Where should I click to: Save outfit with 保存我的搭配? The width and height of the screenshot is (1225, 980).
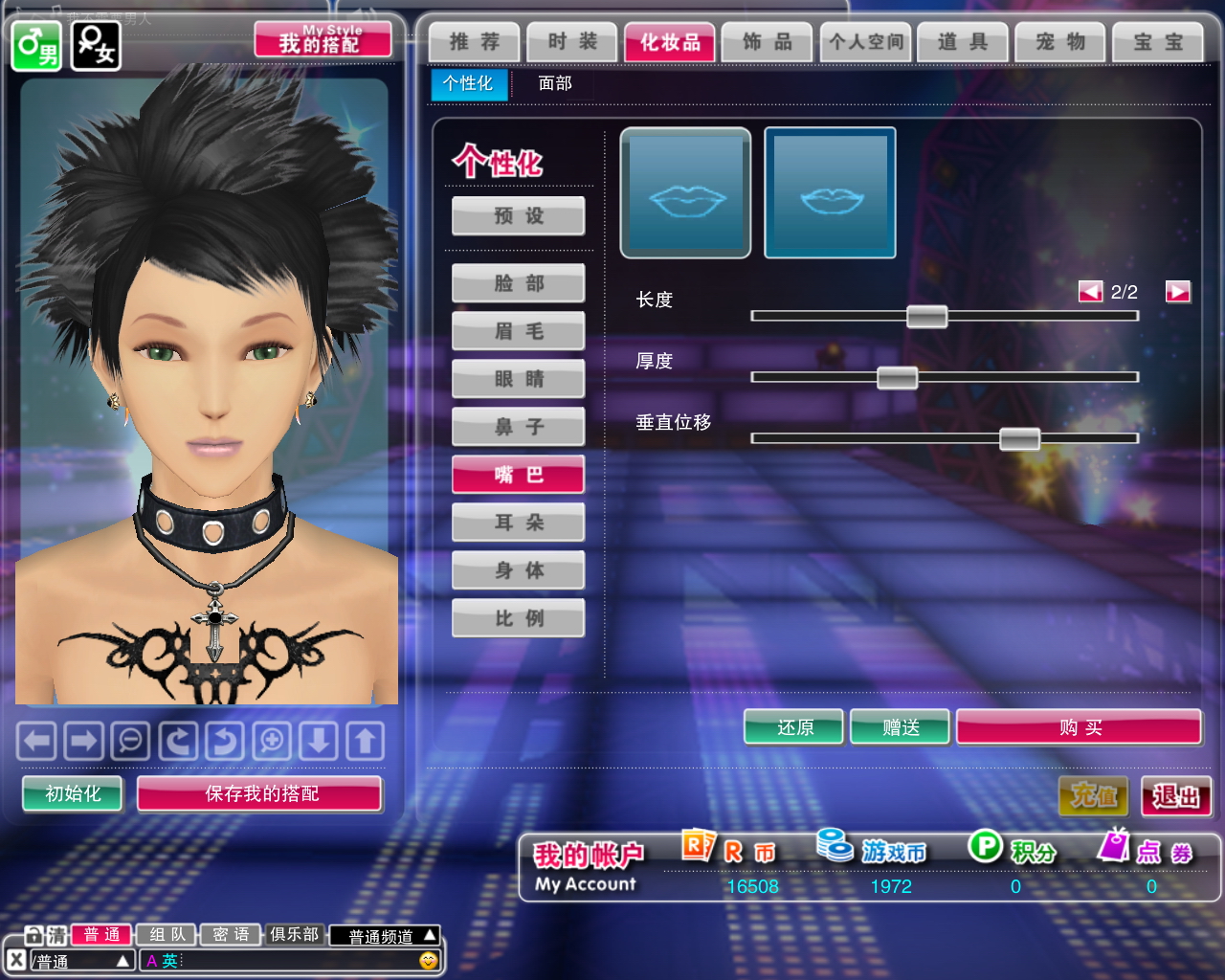[x=260, y=793]
